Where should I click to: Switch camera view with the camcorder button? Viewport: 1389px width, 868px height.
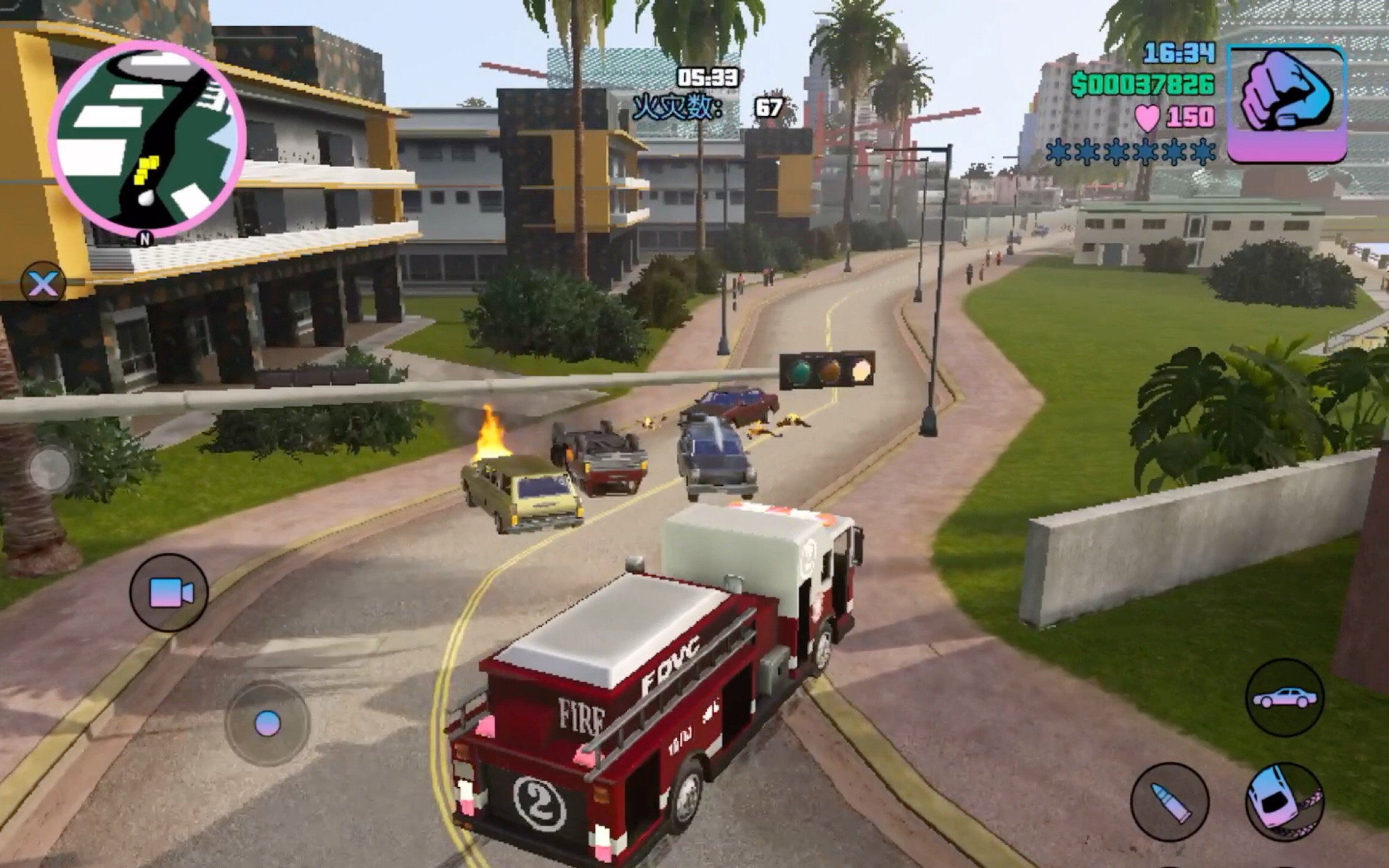coord(169,593)
